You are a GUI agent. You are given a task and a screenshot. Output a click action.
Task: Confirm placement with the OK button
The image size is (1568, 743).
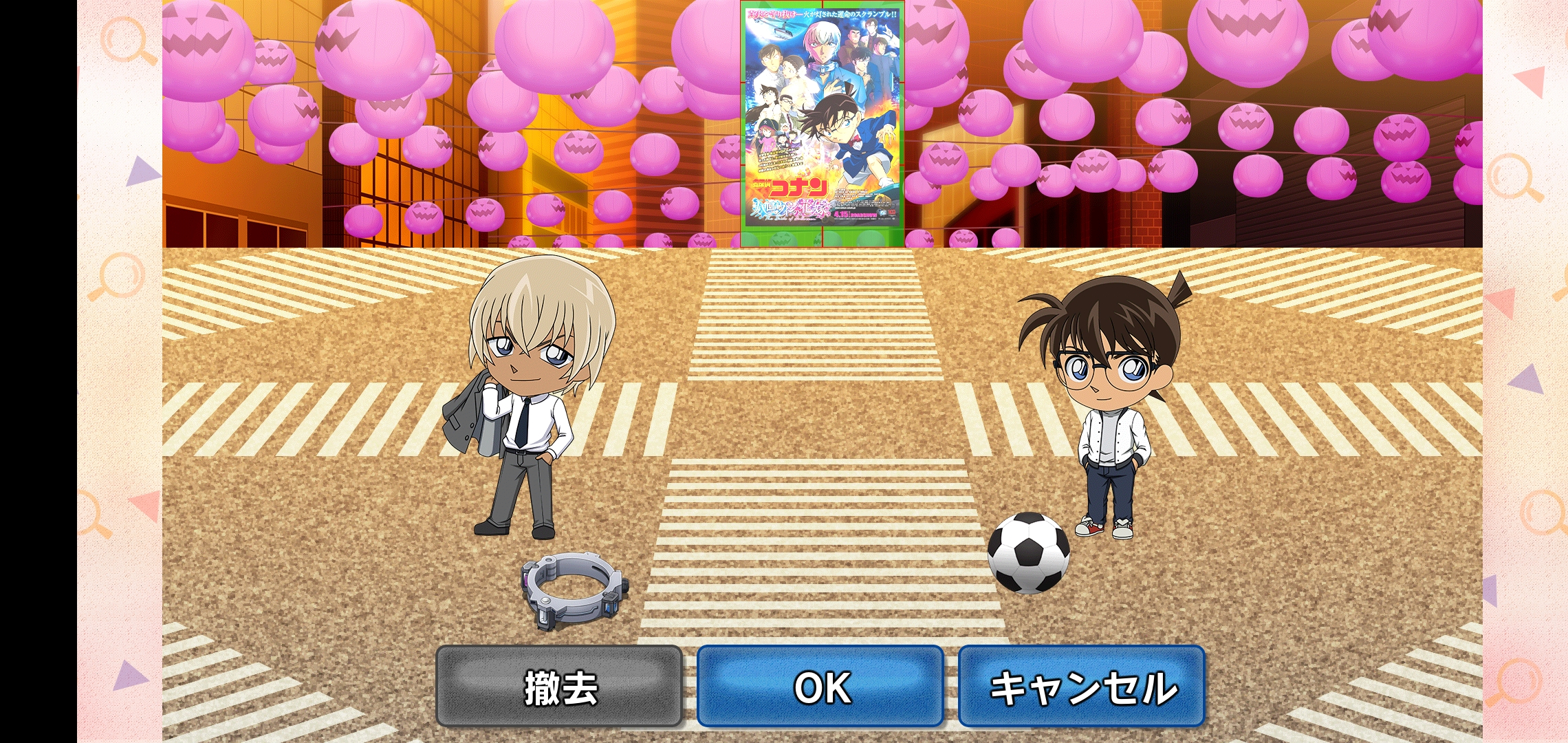[x=820, y=687]
